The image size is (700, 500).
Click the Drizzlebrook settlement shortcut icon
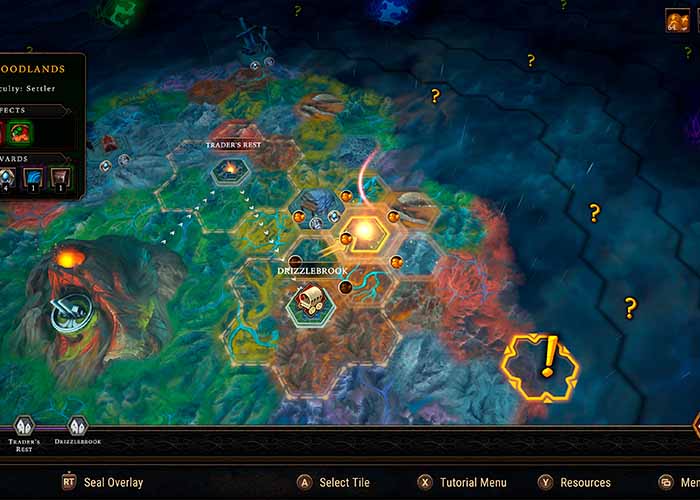click(77, 426)
